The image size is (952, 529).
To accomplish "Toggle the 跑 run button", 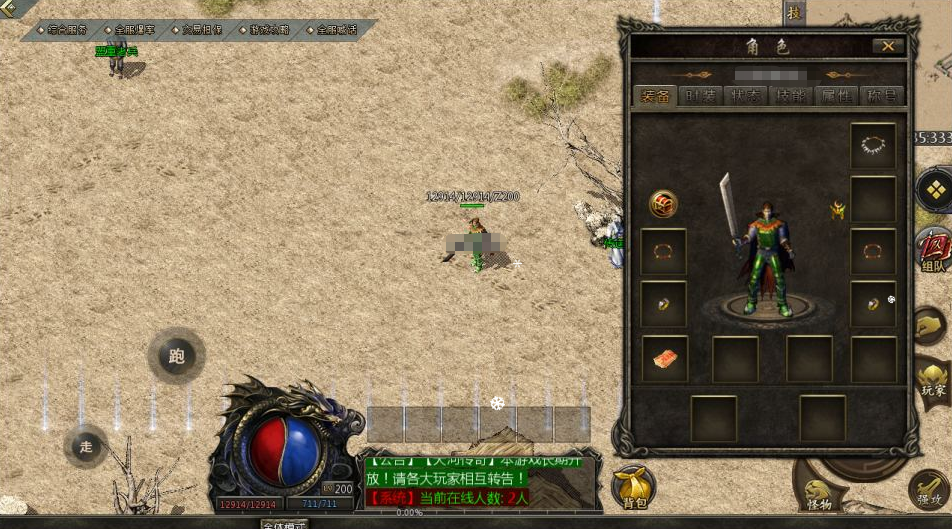I will [x=177, y=356].
